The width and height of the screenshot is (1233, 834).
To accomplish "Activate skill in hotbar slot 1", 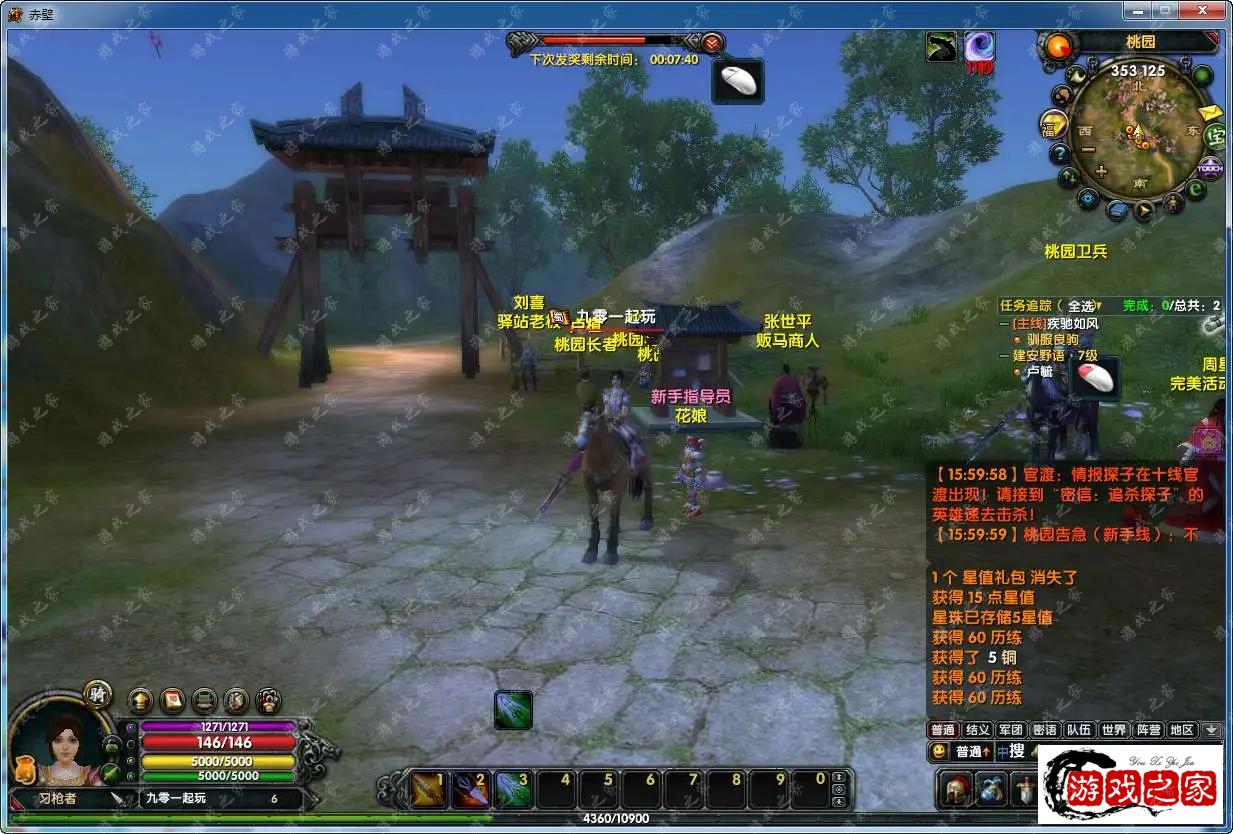I will (430, 789).
